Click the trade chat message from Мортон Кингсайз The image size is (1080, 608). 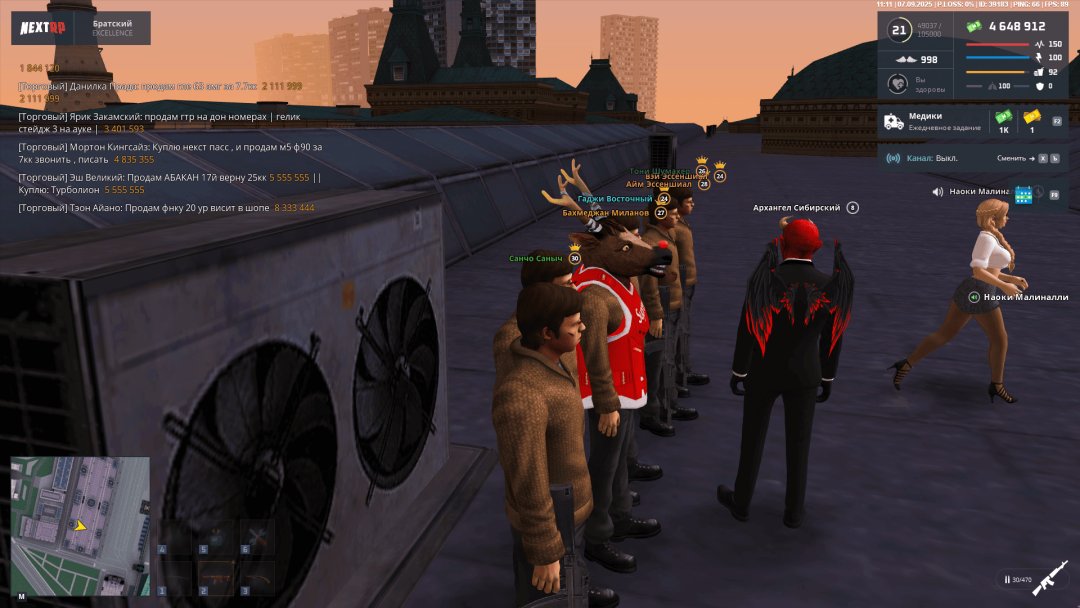[x=170, y=152]
